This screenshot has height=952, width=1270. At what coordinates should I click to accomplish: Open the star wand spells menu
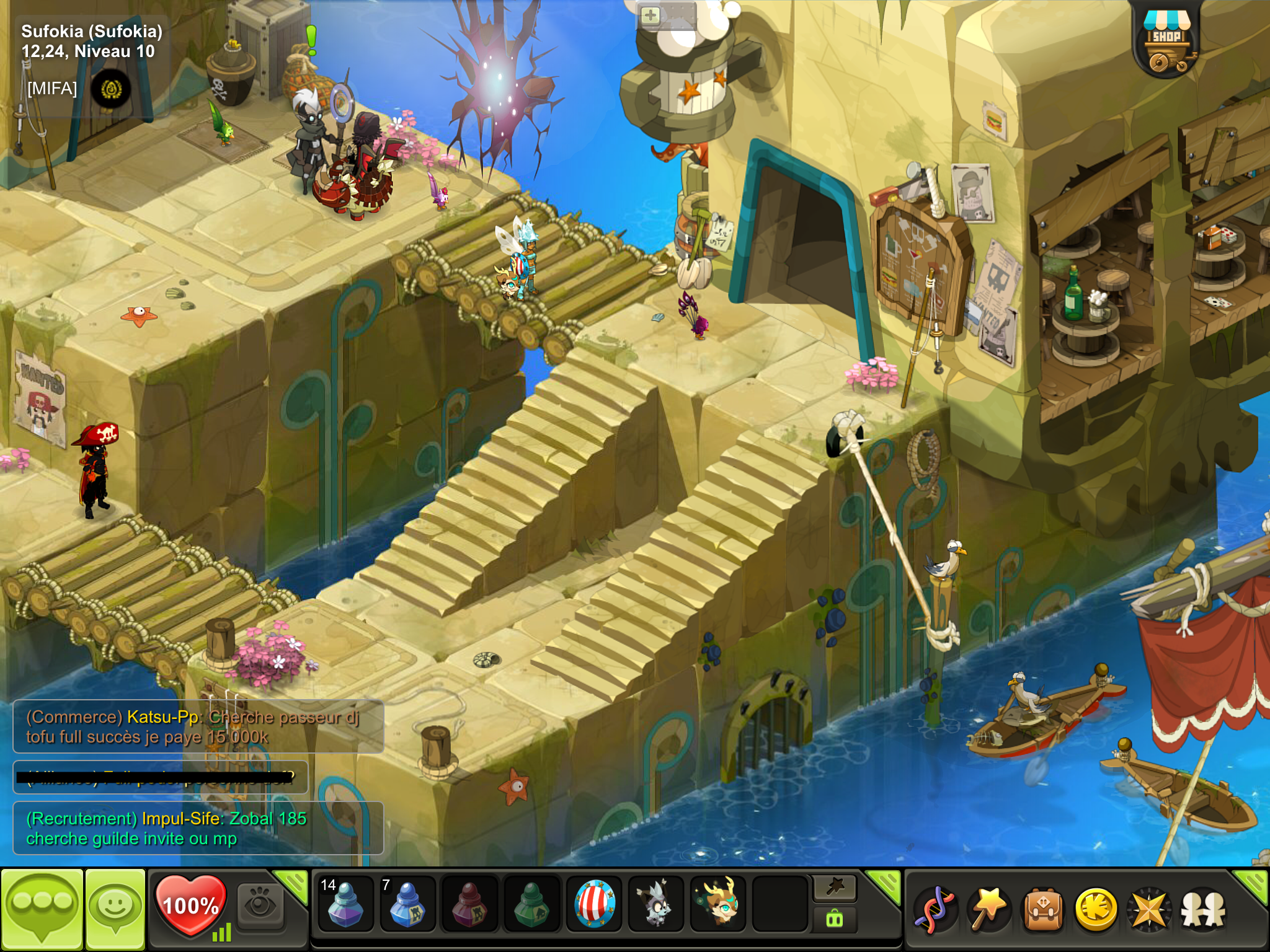point(989,910)
